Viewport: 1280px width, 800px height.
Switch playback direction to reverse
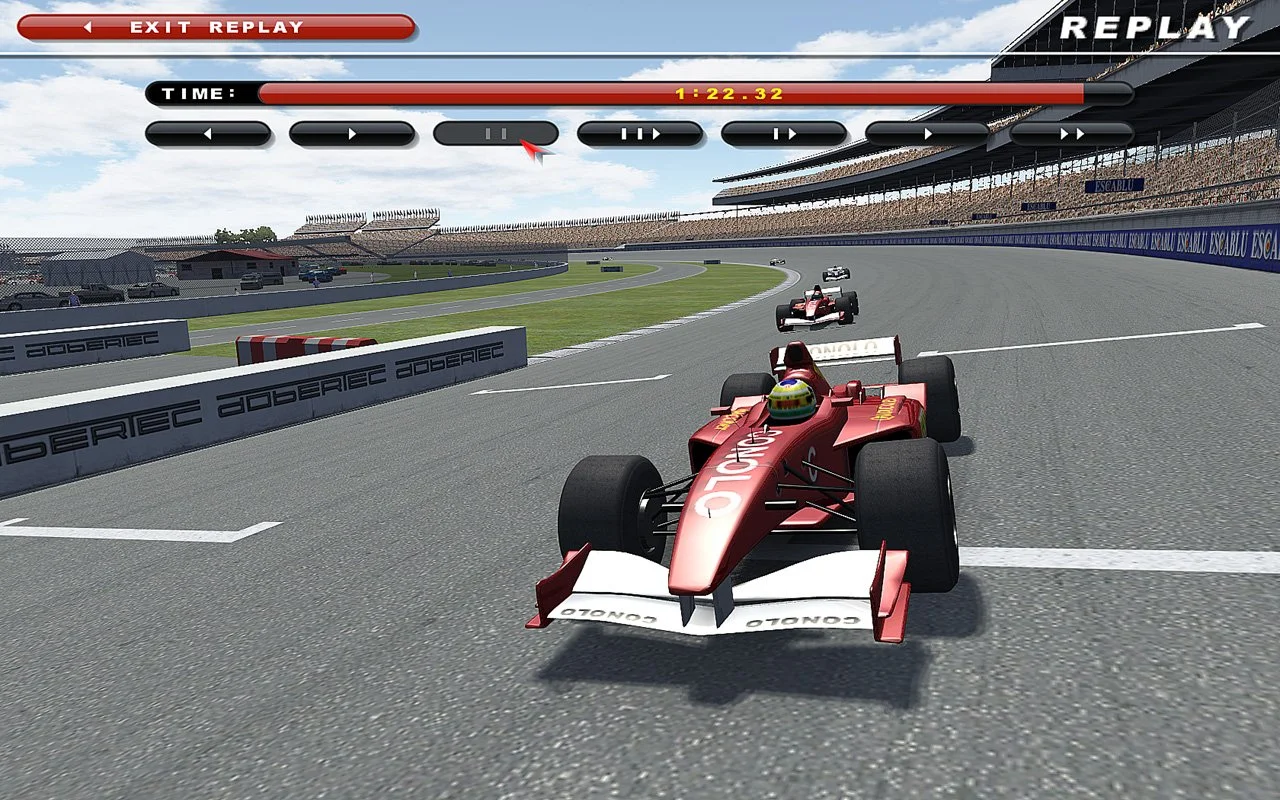(x=208, y=133)
